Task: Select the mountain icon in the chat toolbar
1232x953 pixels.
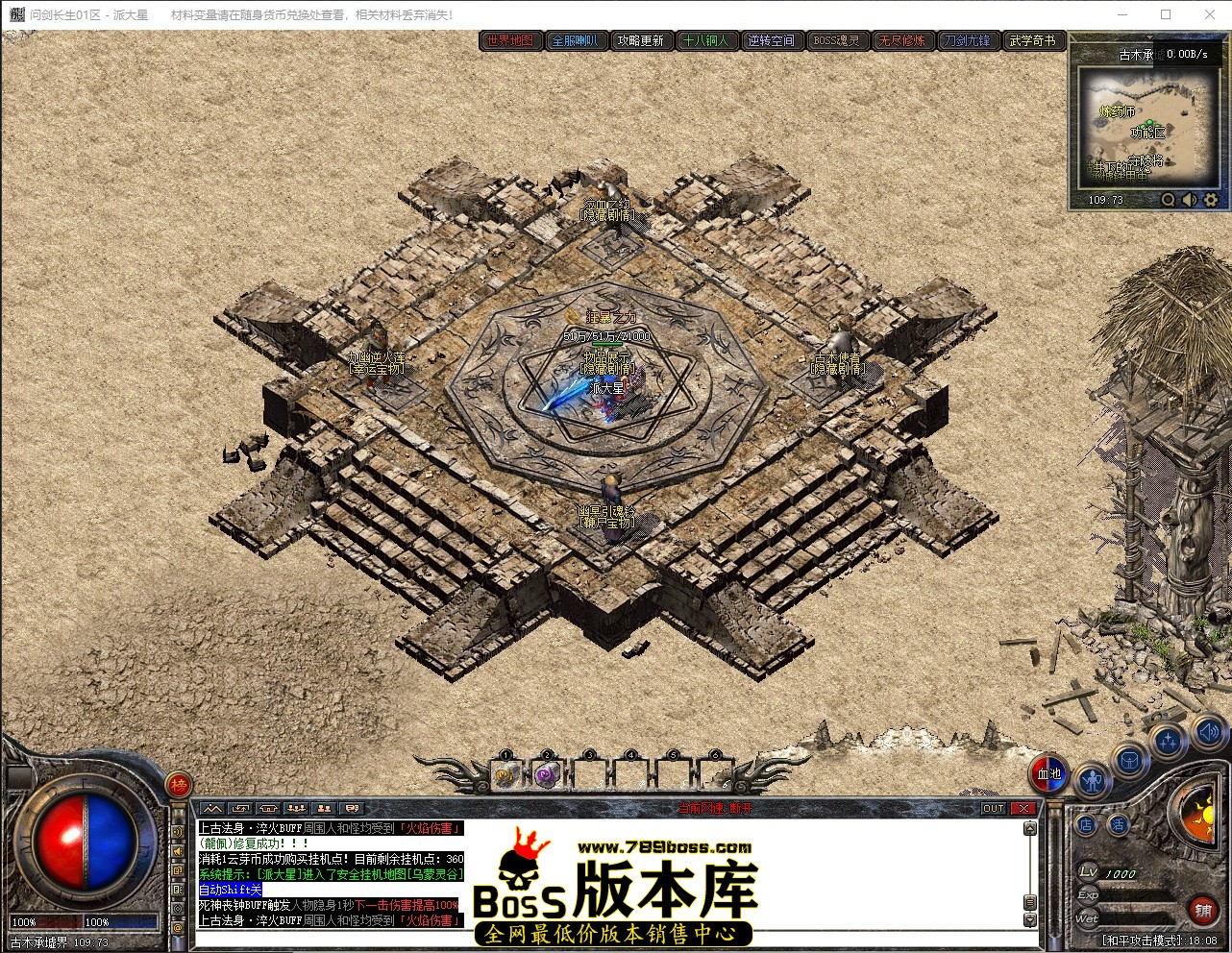Action: pos(211,807)
